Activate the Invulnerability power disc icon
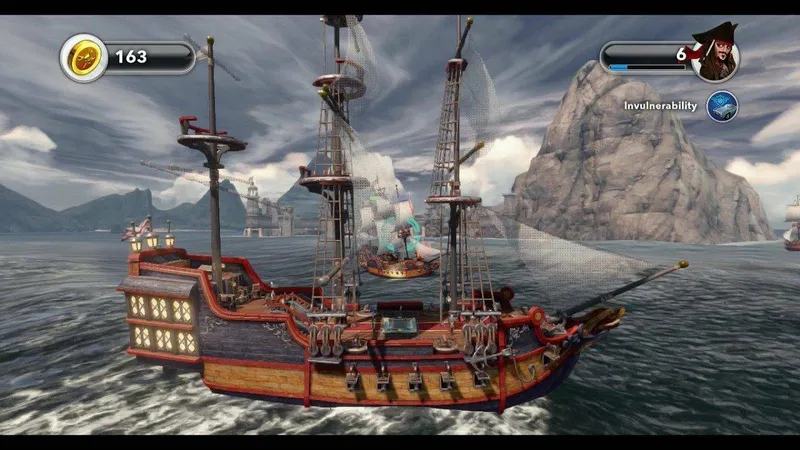 tap(722, 106)
